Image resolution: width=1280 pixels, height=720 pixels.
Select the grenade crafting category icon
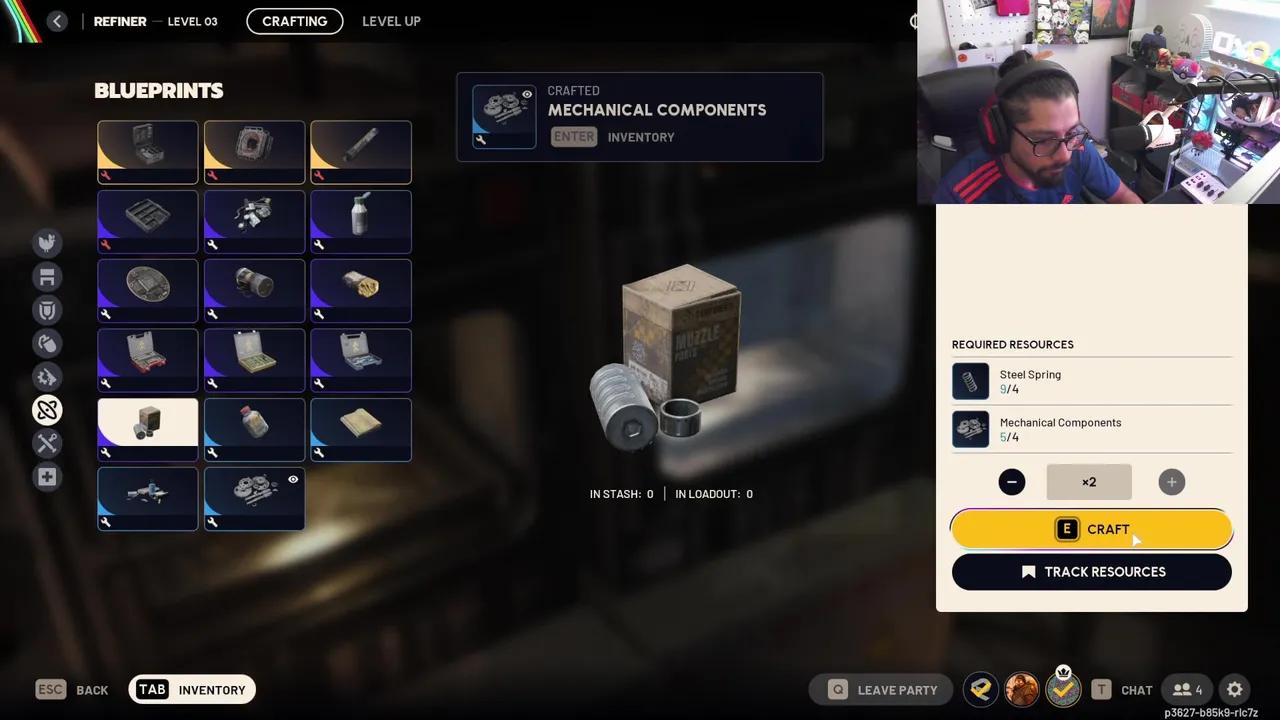coord(47,343)
